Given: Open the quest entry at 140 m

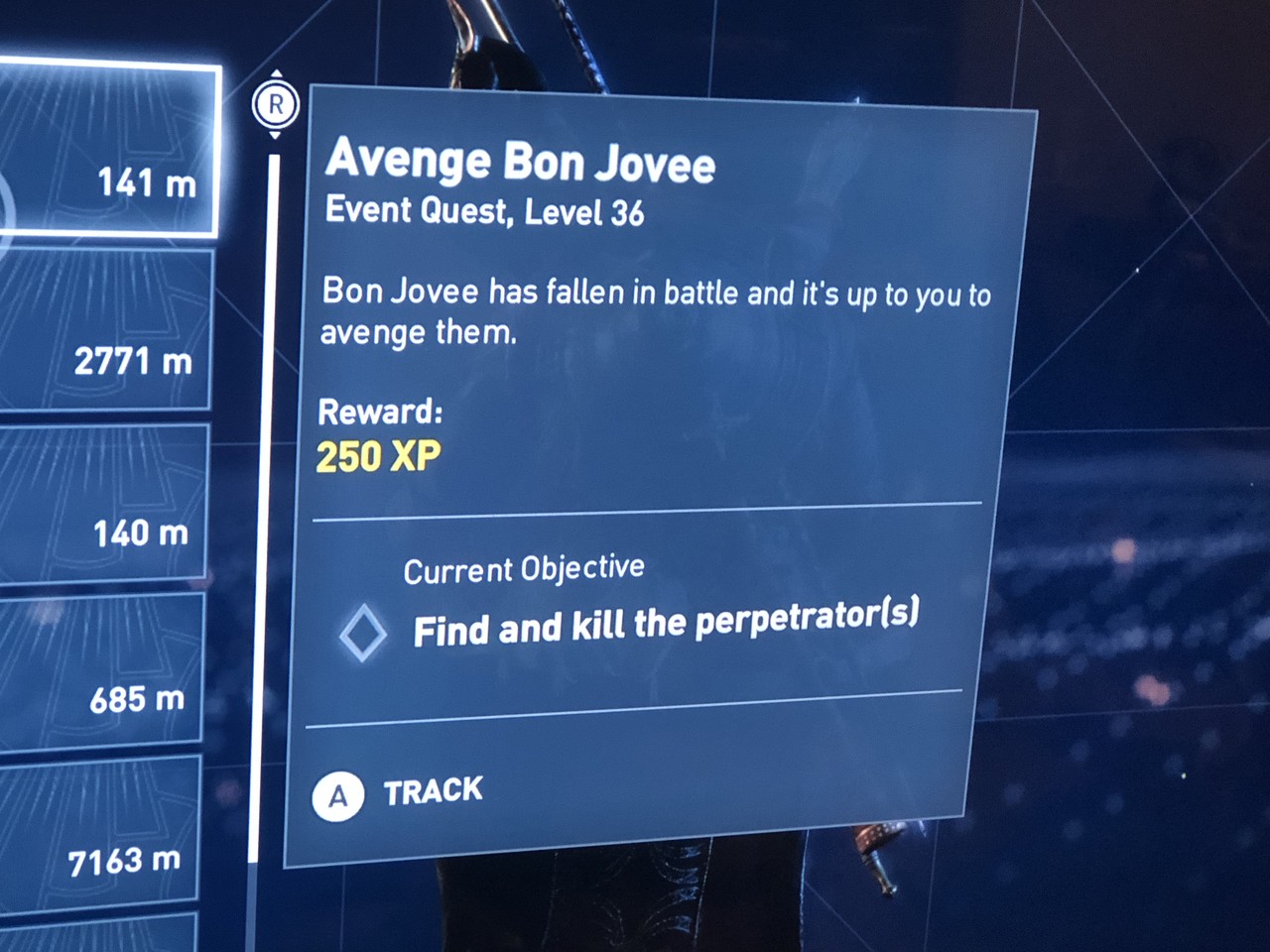Looking at the screenshot, I should [102, 504].
